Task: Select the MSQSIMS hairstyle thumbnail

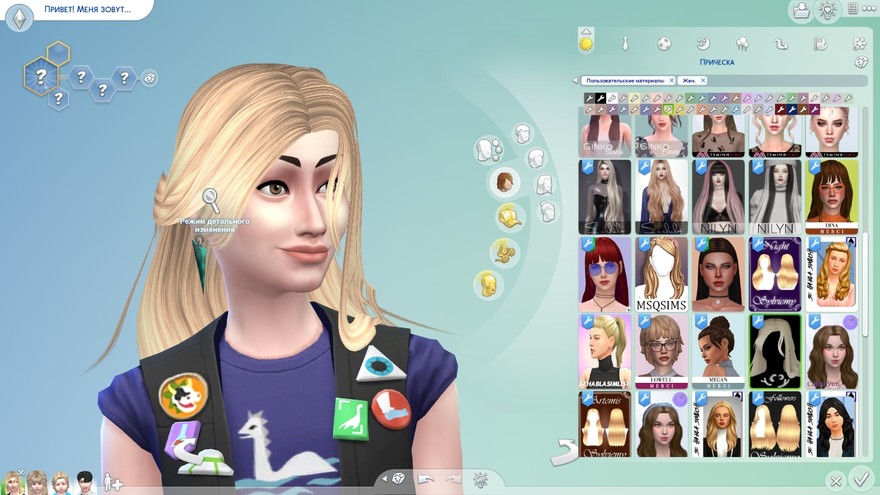Action: click(660, 273)
